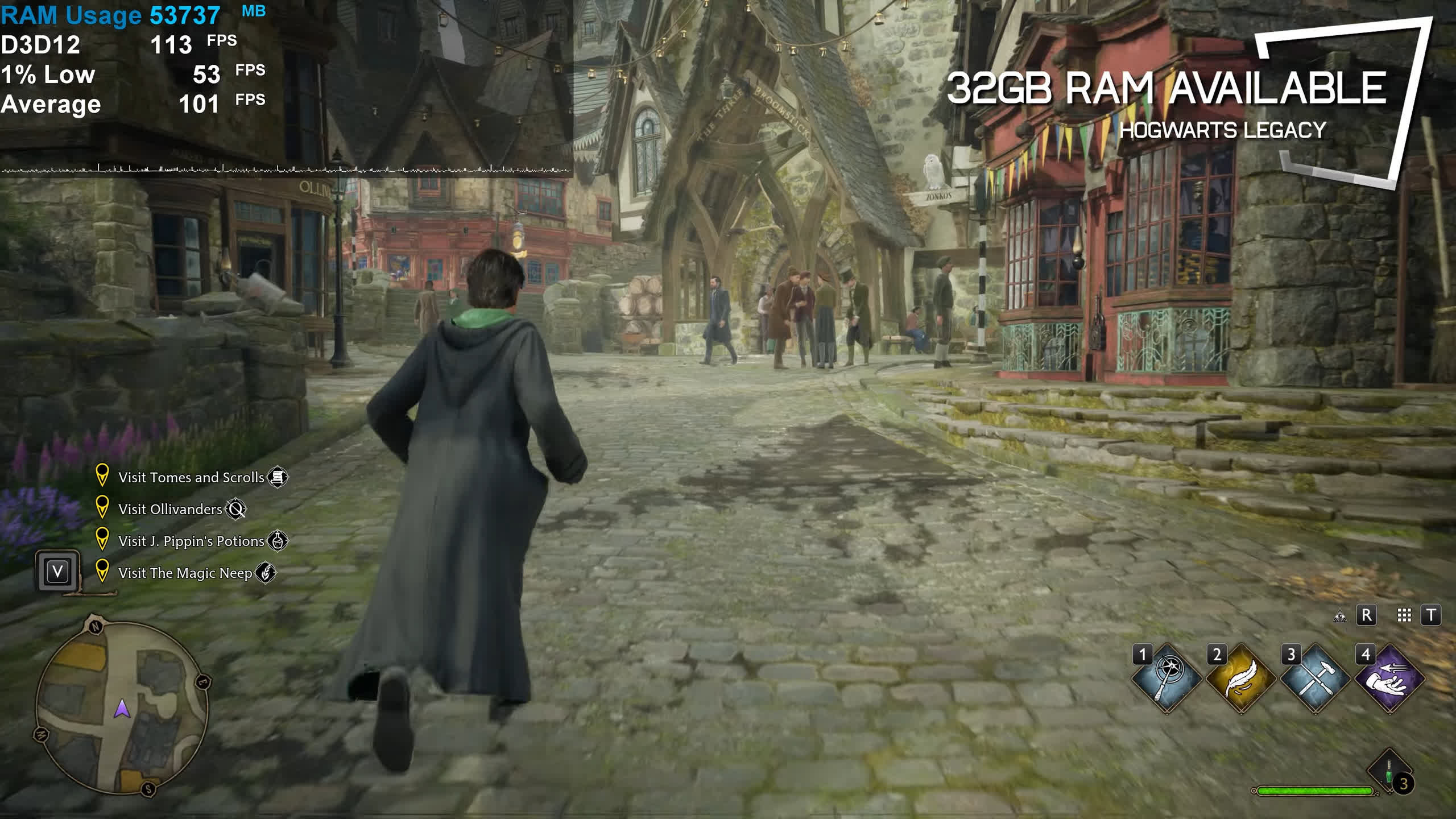This screenshot has height=819, width=1456.
Task: Click the green Wiggenweld potion slot
Action: pos(1389,771)
